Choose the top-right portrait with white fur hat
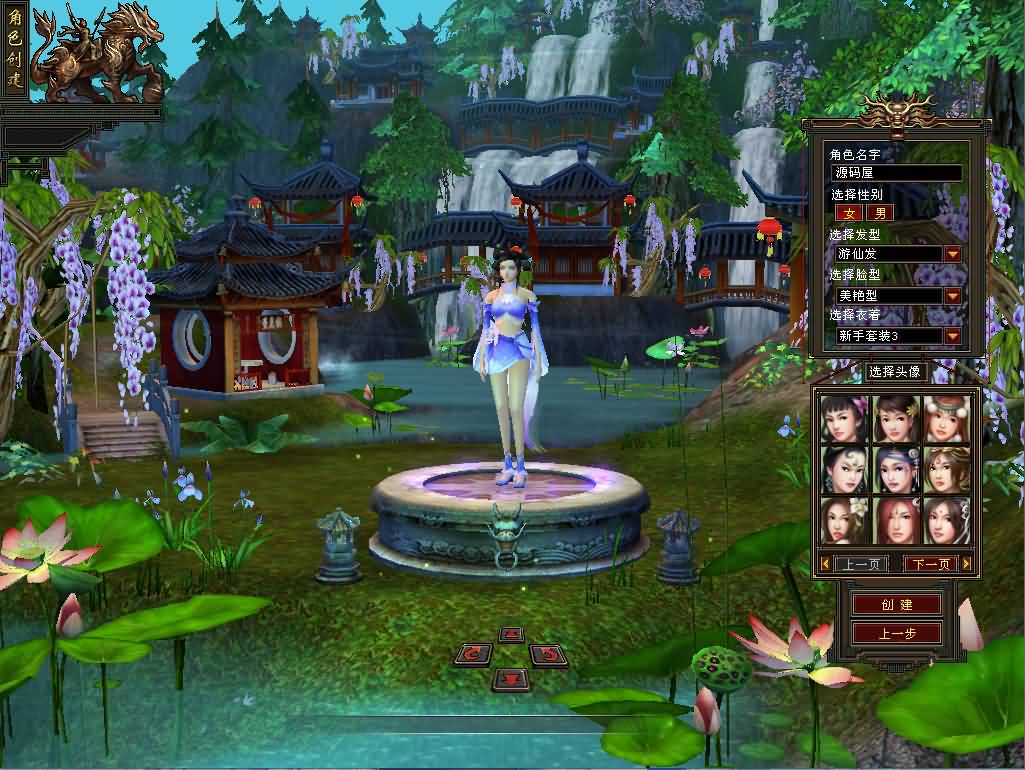1025x770 pixels. pos(946,418)
